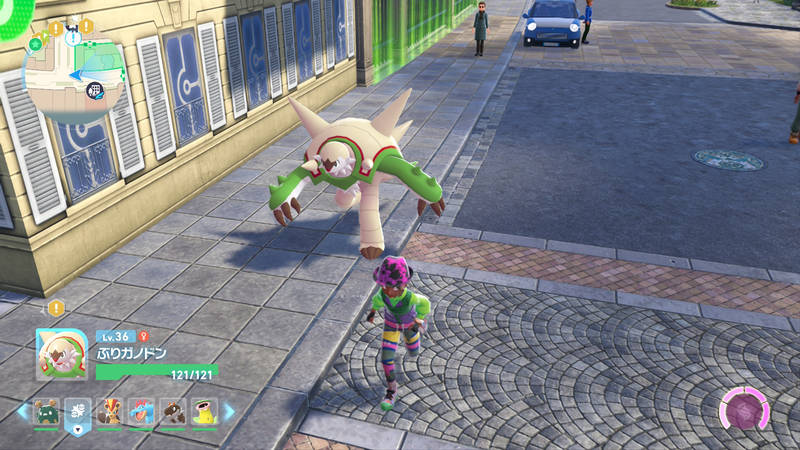Choose the highlighted white Chesnaught party slot
This screenshot has width=800, height=450.
[78, 411]
